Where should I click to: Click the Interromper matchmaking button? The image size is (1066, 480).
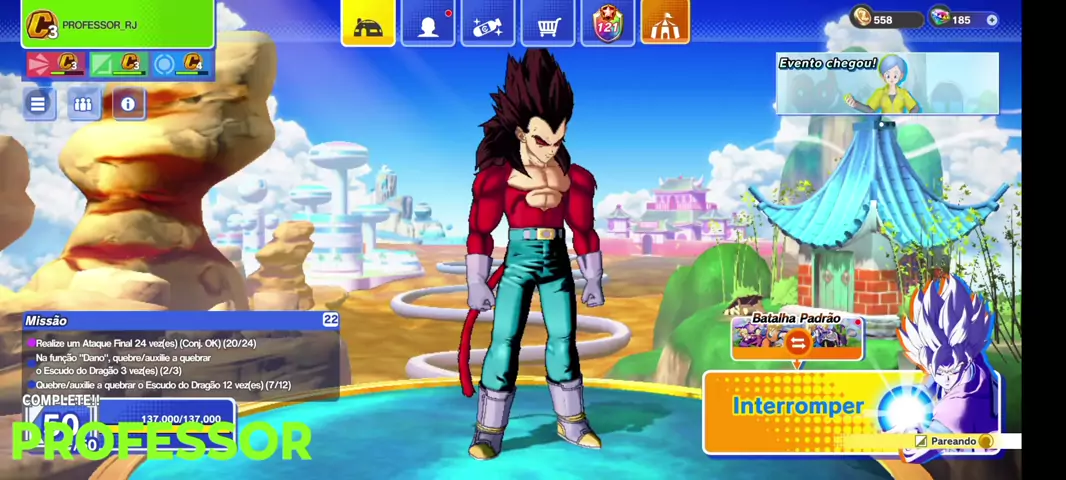click(798, 407)
